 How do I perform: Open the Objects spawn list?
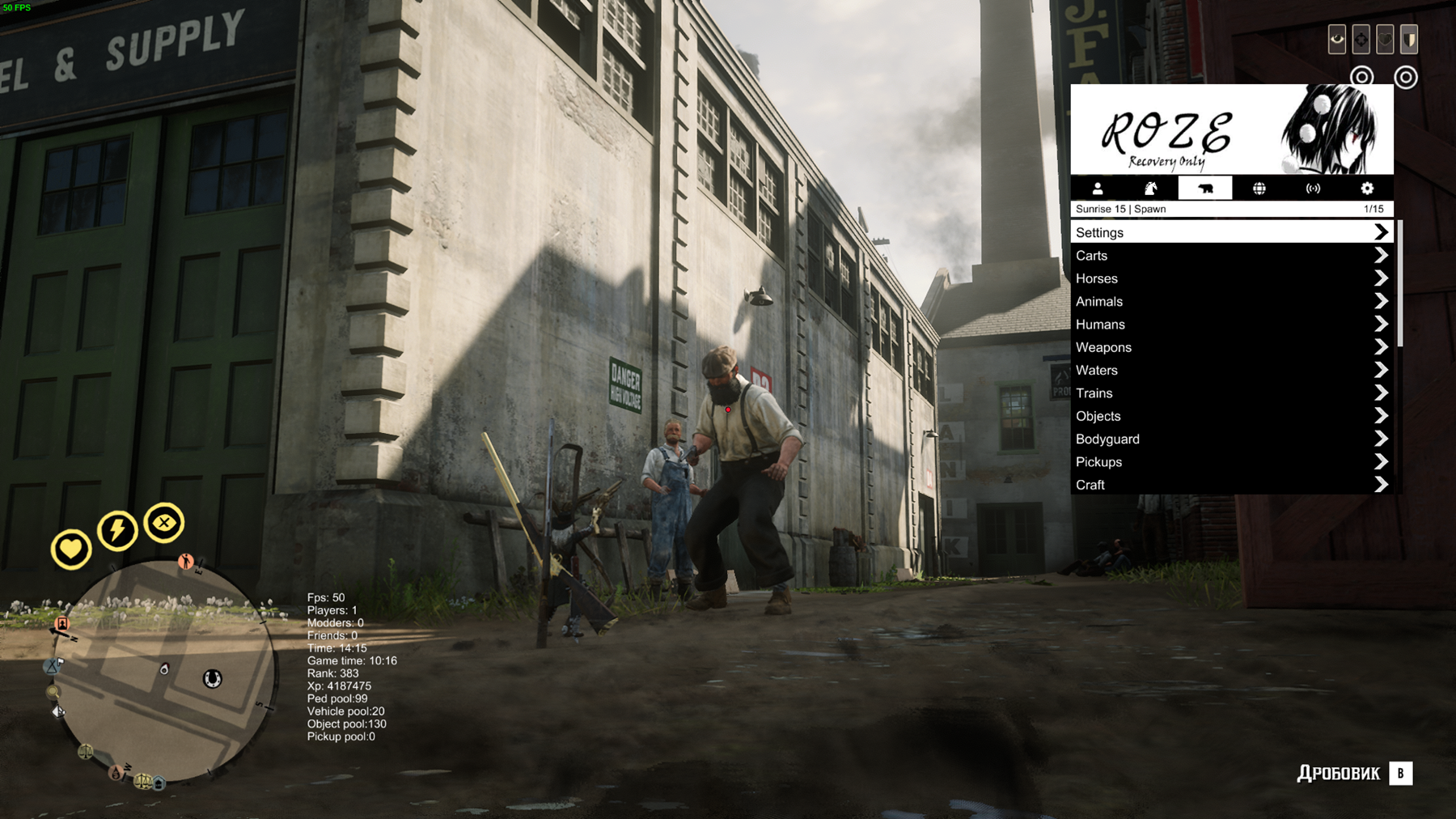(1231, 416)
